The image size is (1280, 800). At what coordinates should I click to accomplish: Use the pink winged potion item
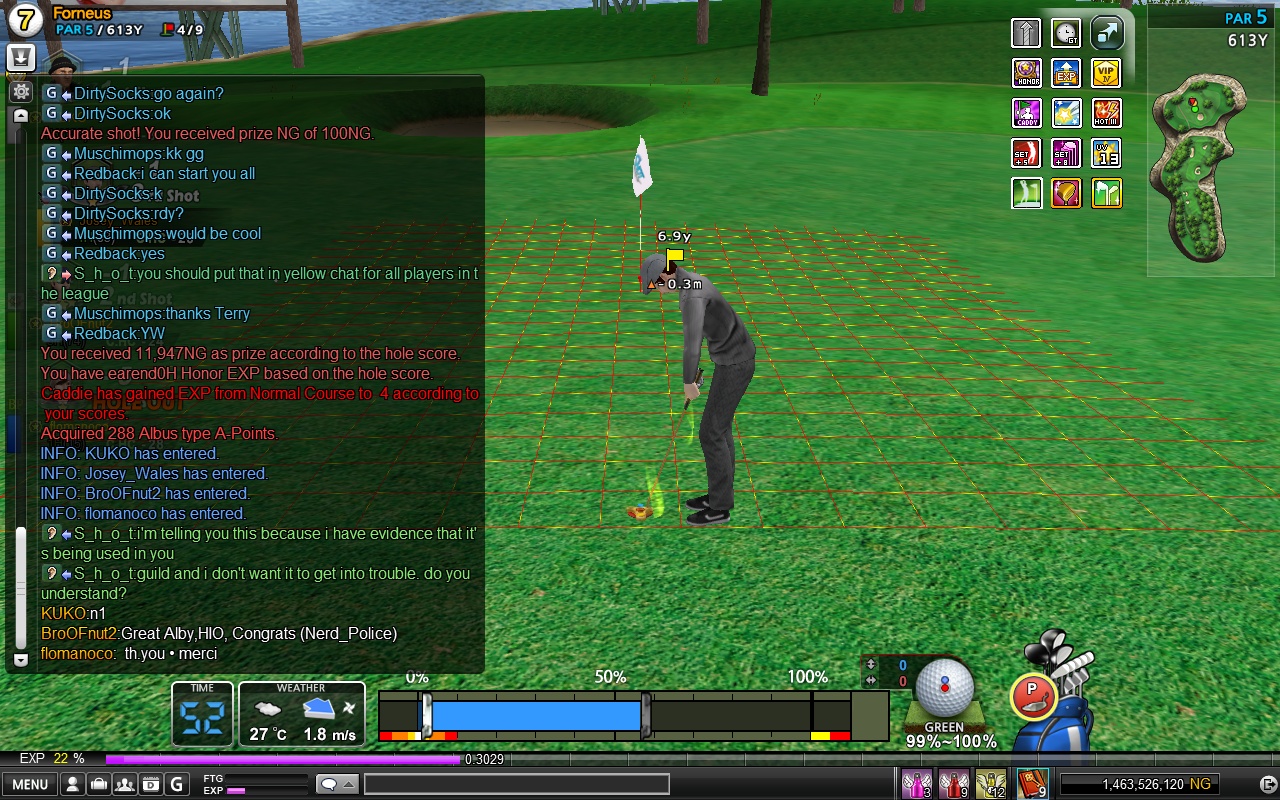click(x=916, y=784)
